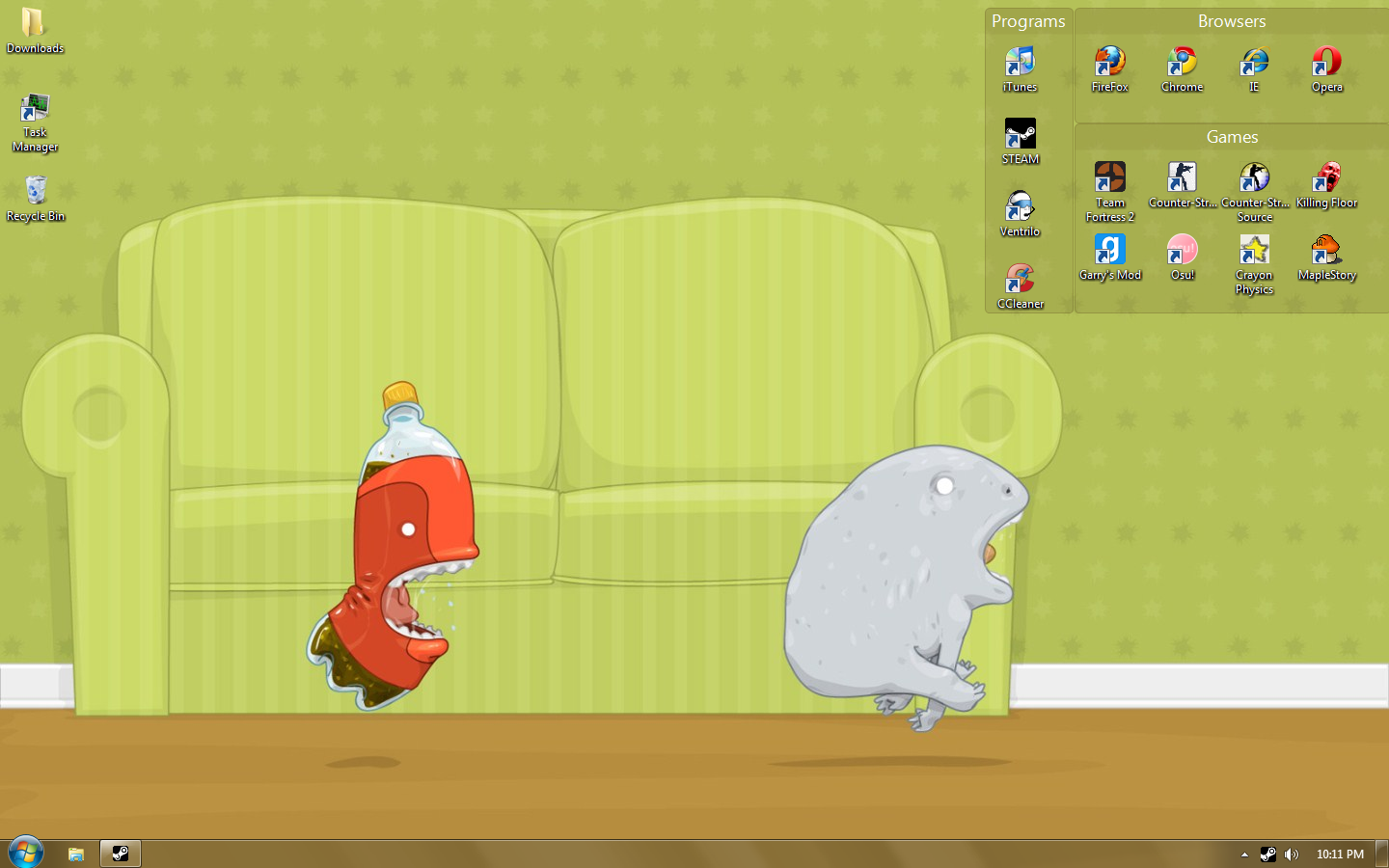Launch MapleStory
The image size is (1389, 868).
click(1326, 252)
